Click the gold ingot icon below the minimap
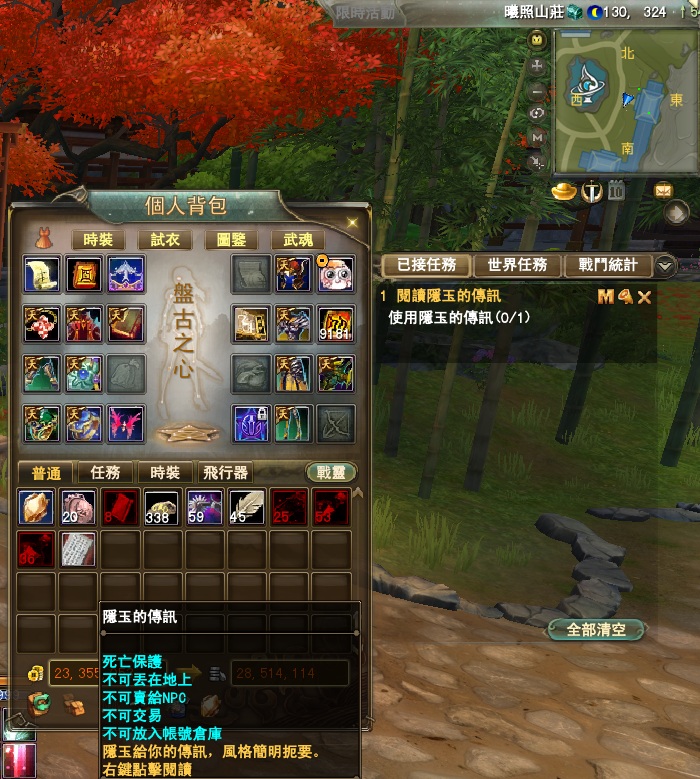 tap(564, 191)
